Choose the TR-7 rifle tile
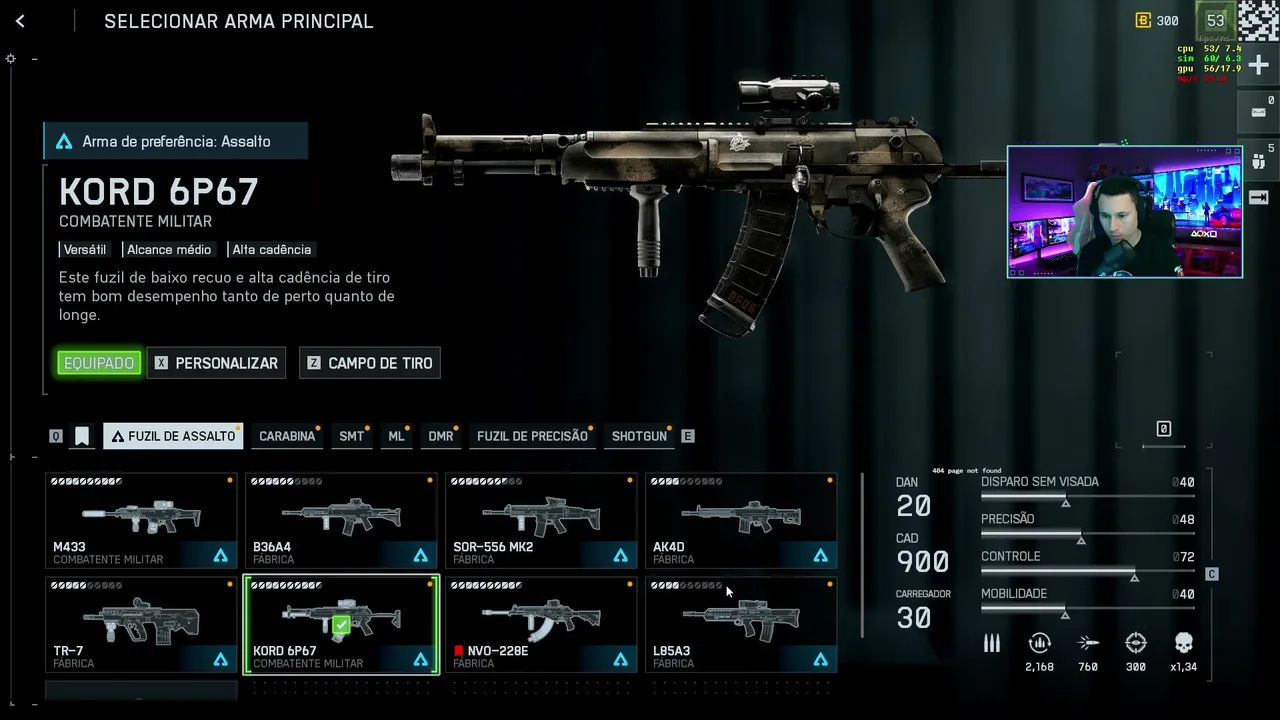This screenshot has height=720, width=1280. tap(141, 624)
